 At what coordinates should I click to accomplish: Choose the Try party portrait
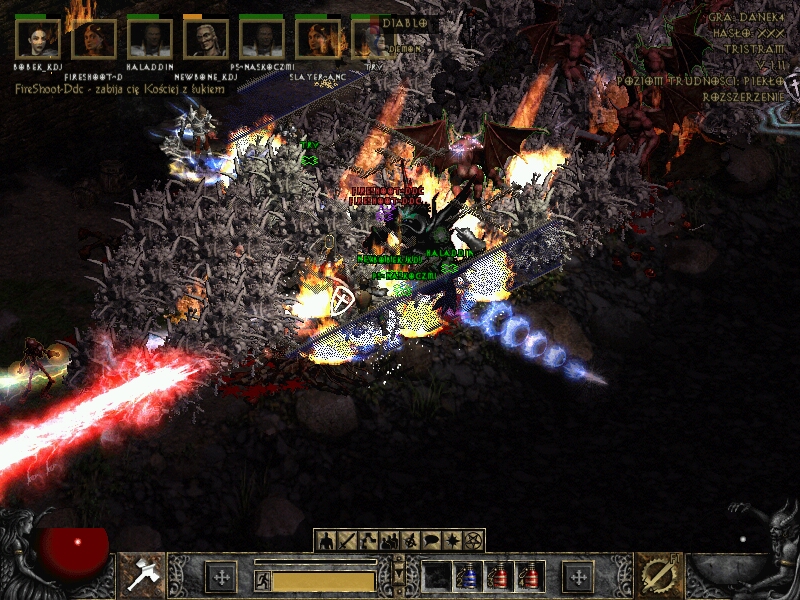[370, 40]
